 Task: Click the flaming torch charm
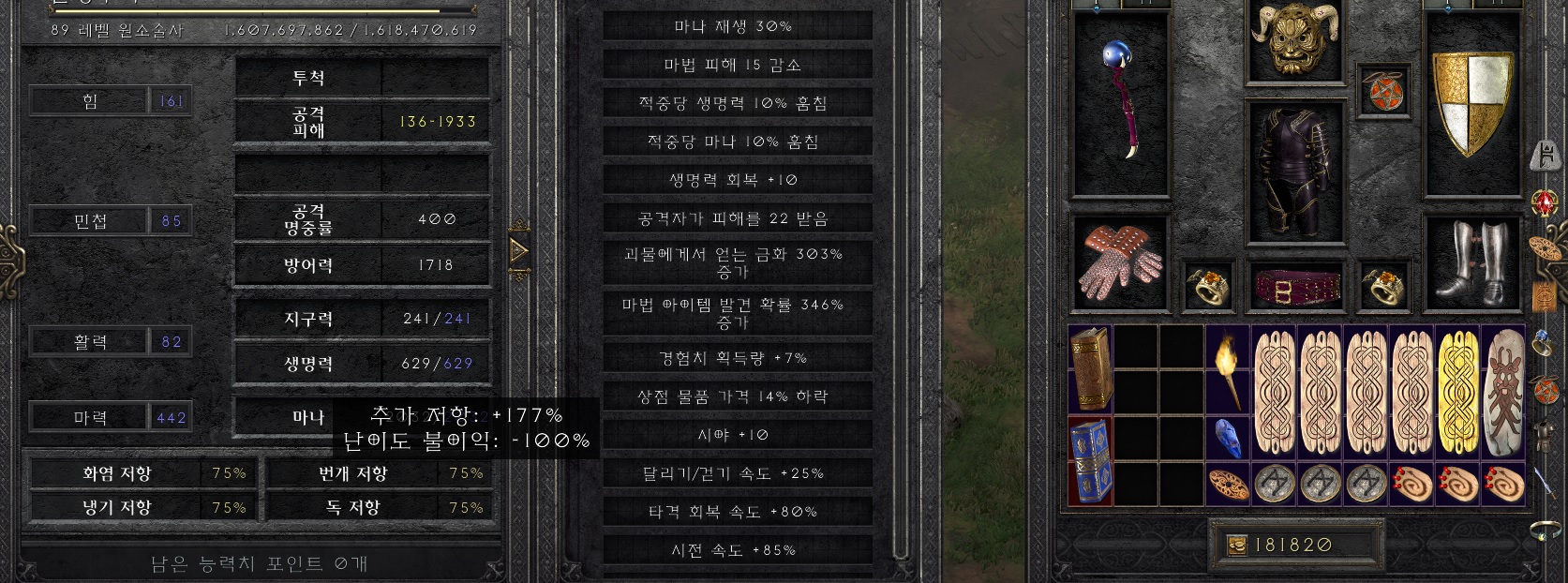point(1227,369)
